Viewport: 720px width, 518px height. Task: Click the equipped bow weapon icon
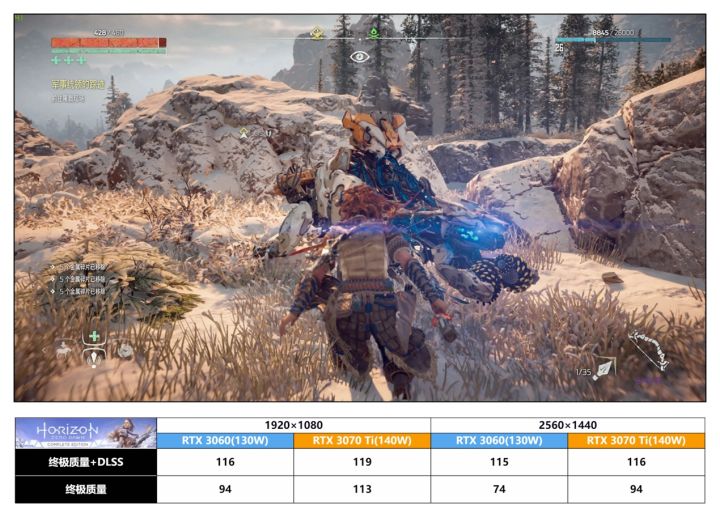[648, 351]
